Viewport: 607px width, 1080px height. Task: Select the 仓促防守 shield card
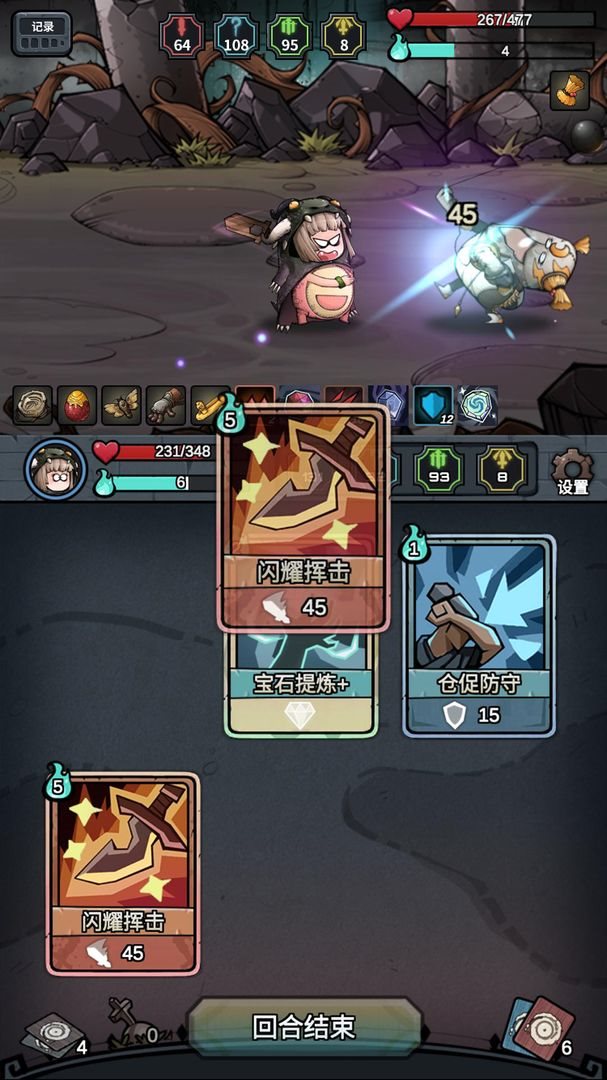point(478,637)
